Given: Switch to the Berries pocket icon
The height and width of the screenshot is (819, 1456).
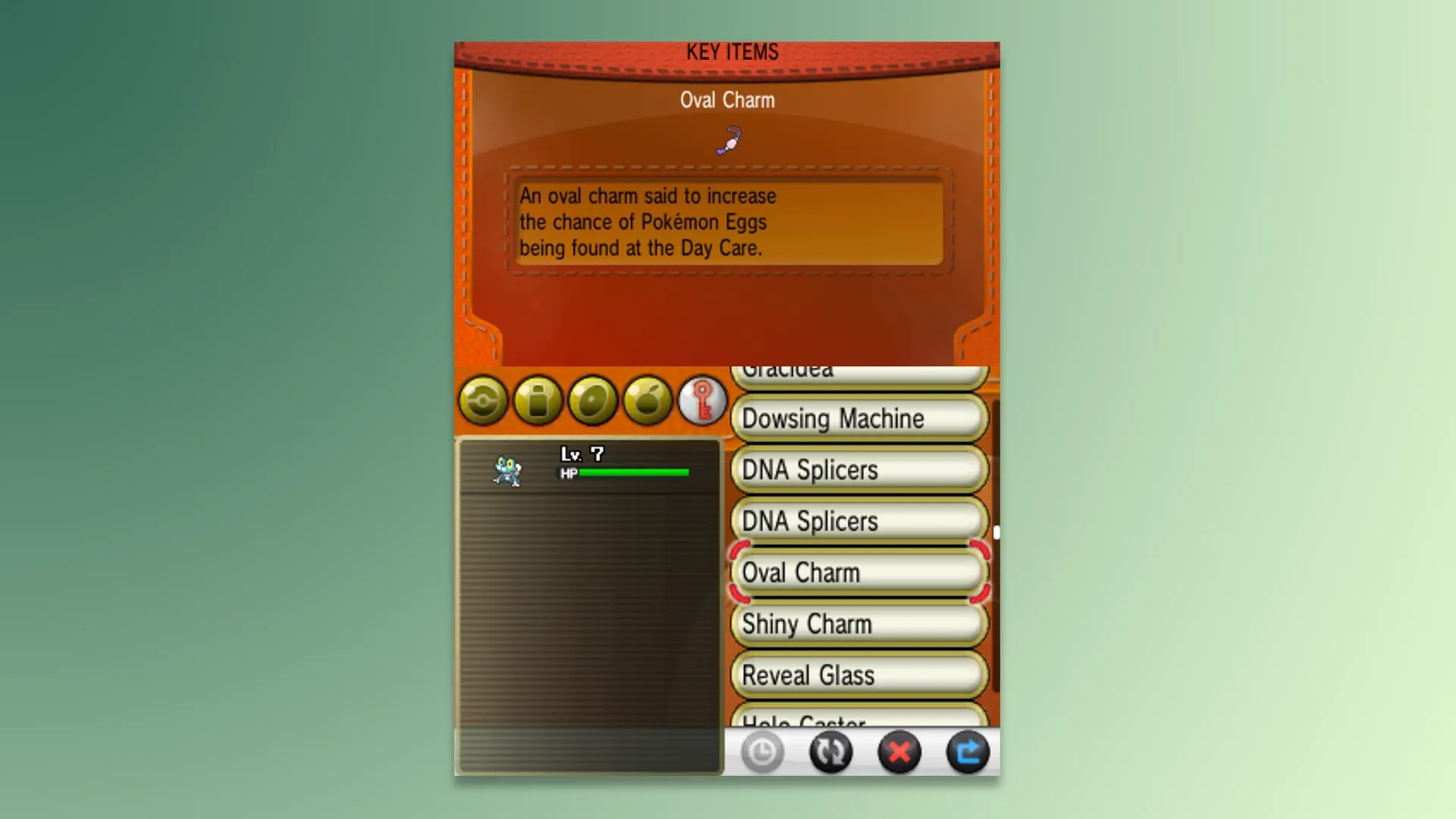Looking at the screenshot, I should click(648, 400).
